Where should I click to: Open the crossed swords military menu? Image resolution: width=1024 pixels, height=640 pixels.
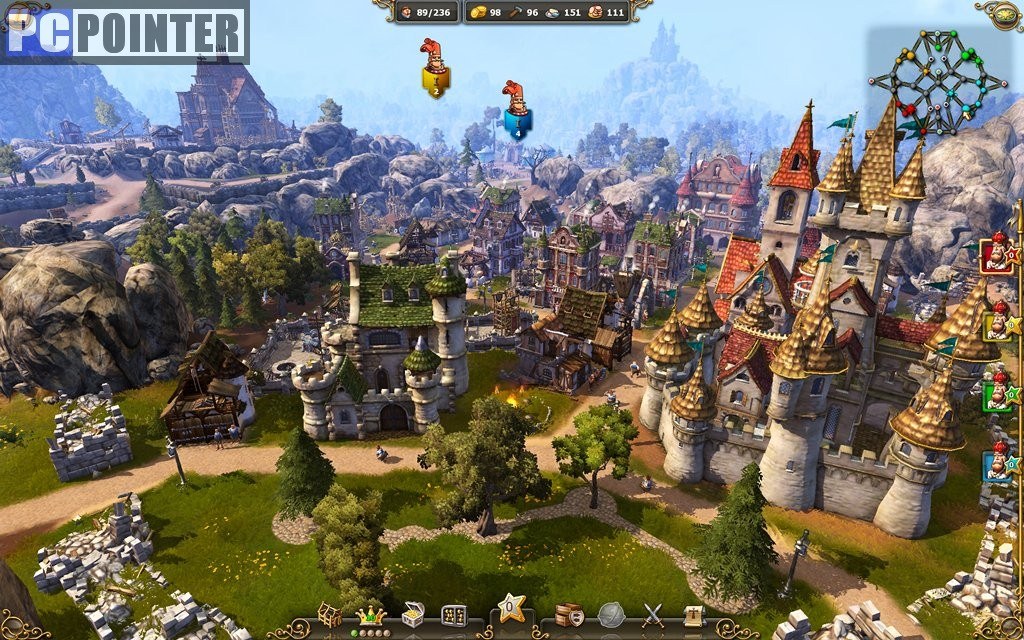(x=653, y=615)
